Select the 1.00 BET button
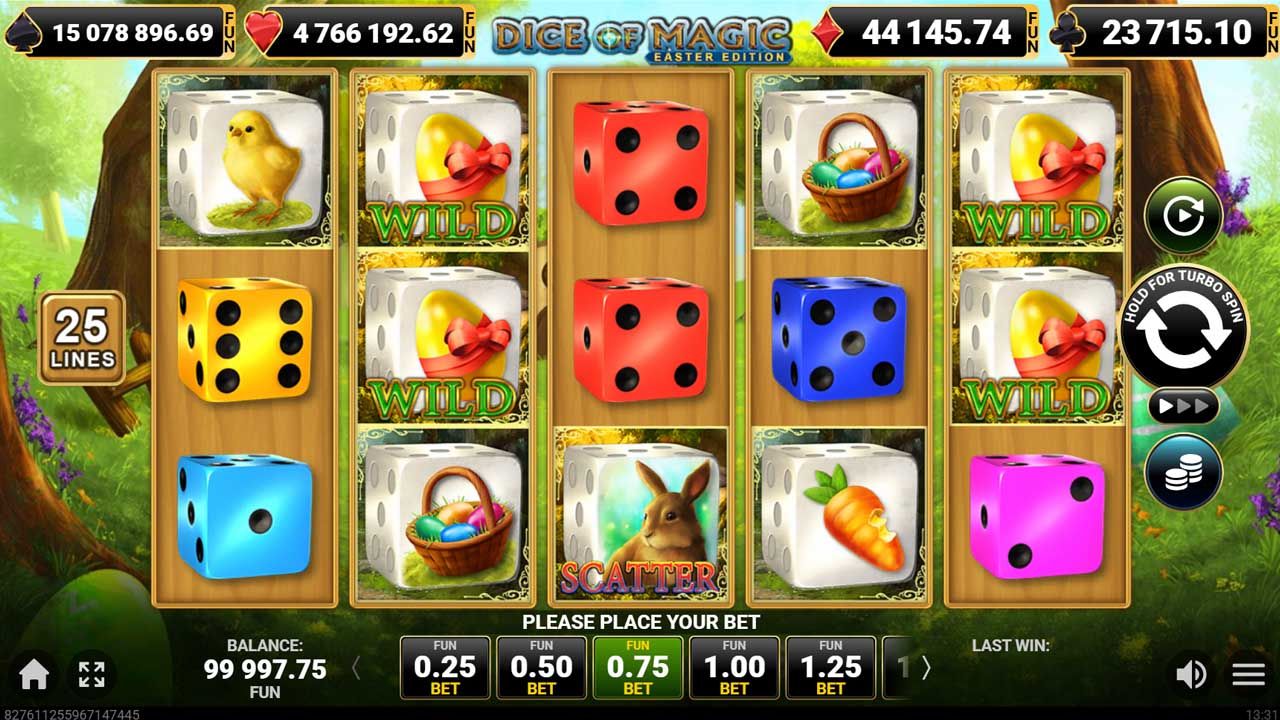The image size is (1280, 720). click(735, 666)
